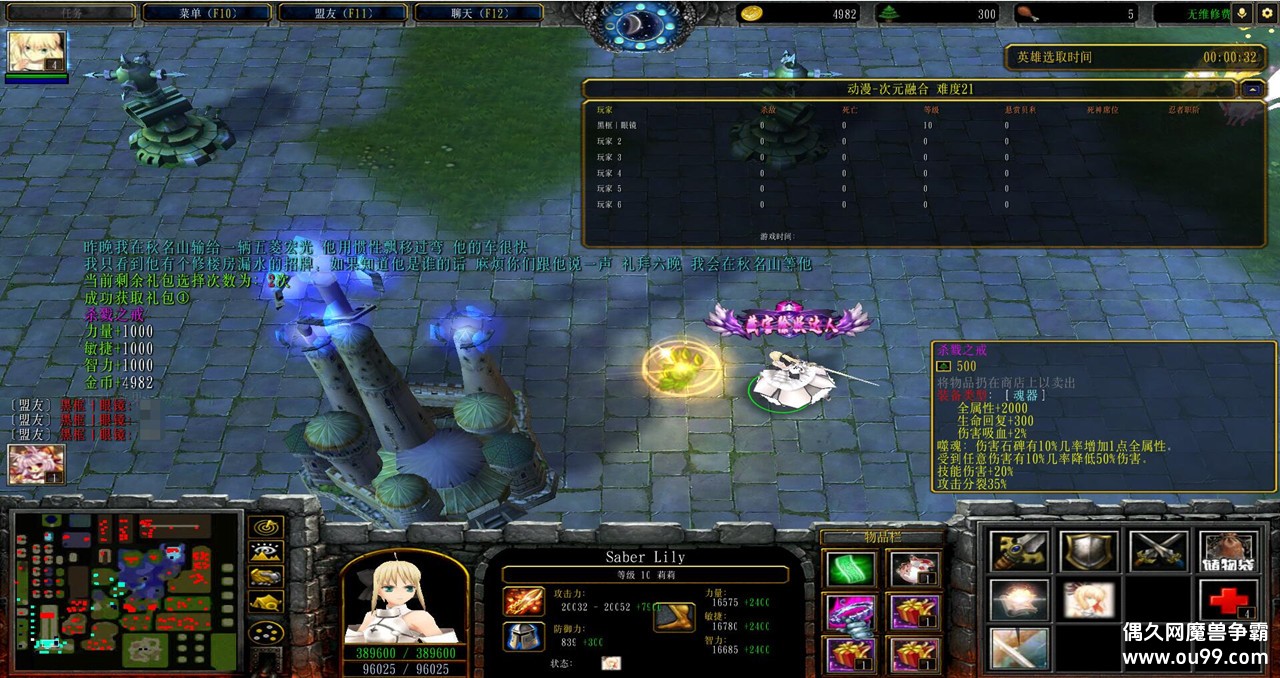Viewport: 1280px width, 678px height.
Task: Collapse the multiboard scoreboard arrow
Action: tap(1252, 89)
